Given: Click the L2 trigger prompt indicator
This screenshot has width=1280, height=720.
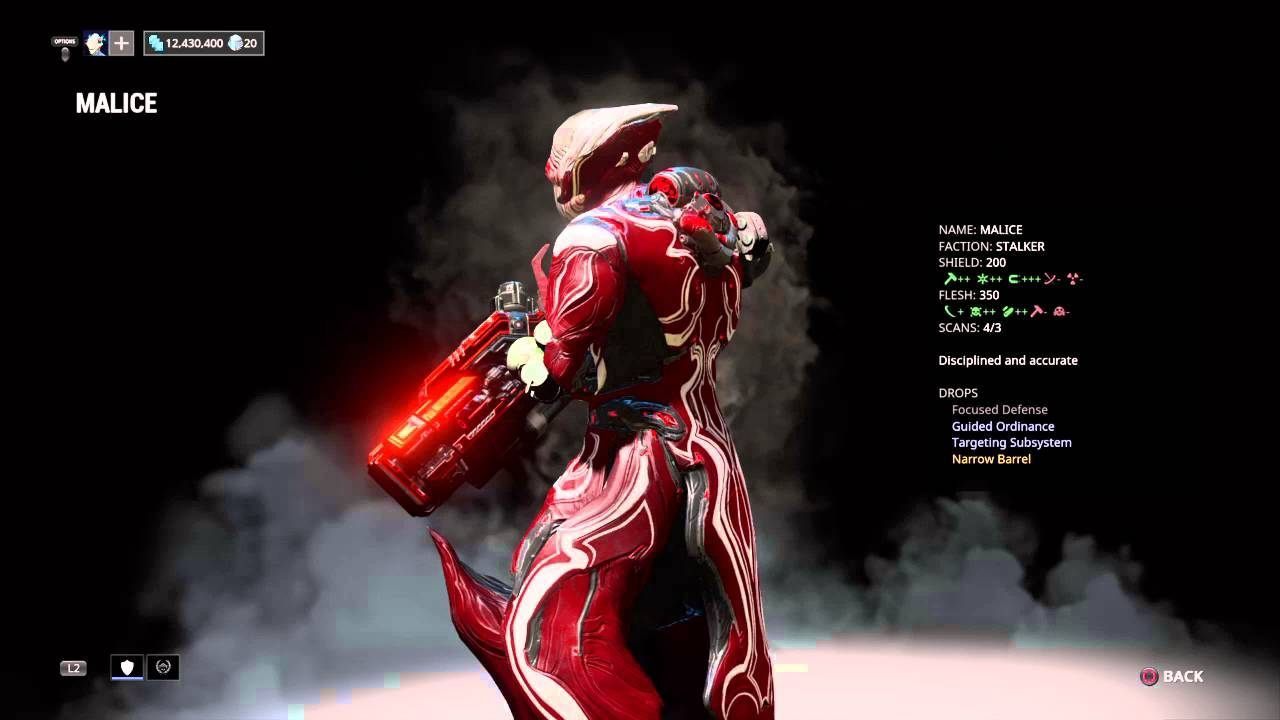Looking at the screenshot, I should click(x=72, y=667).
